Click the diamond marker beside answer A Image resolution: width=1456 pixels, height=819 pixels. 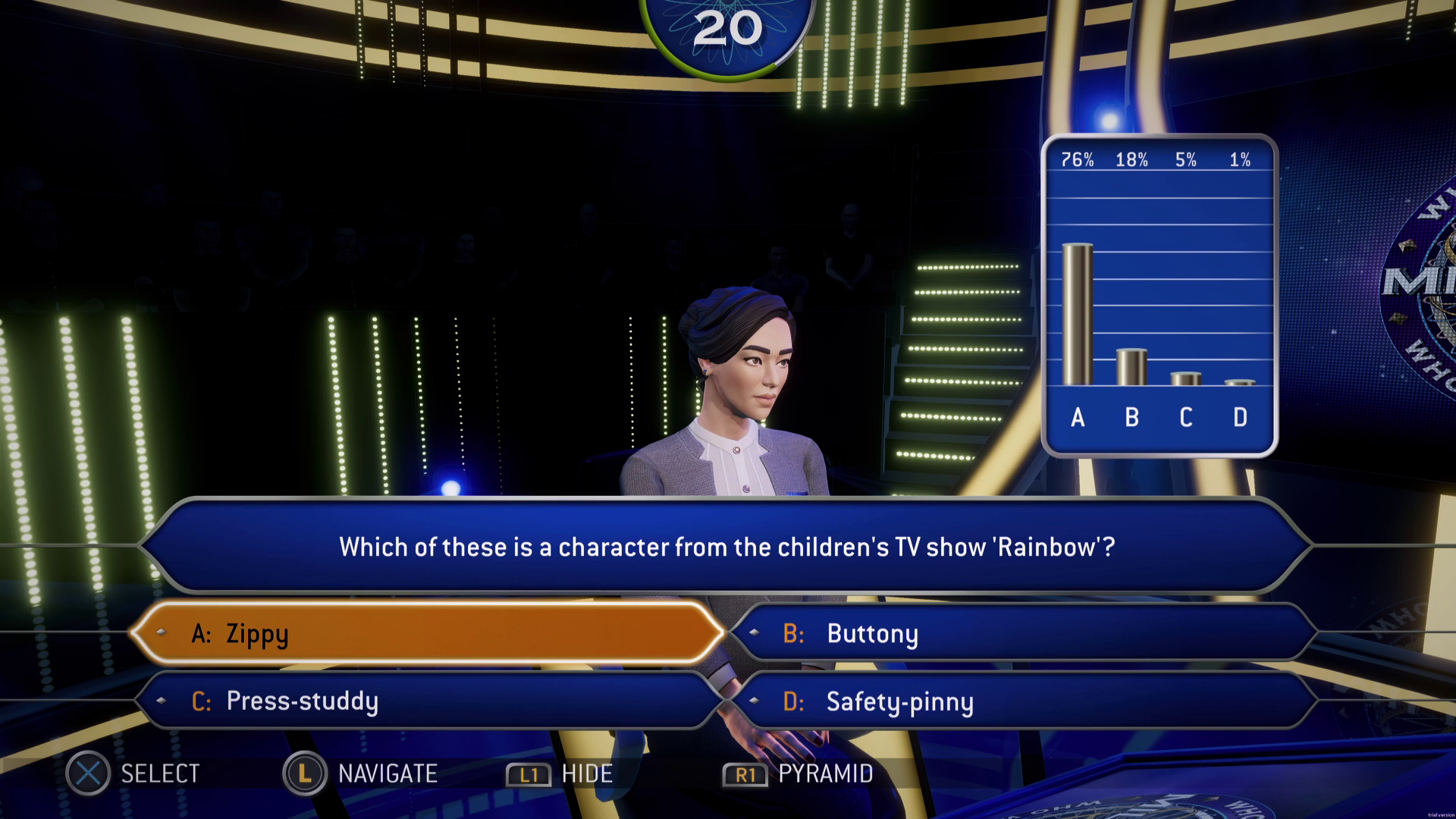point(162,632)
